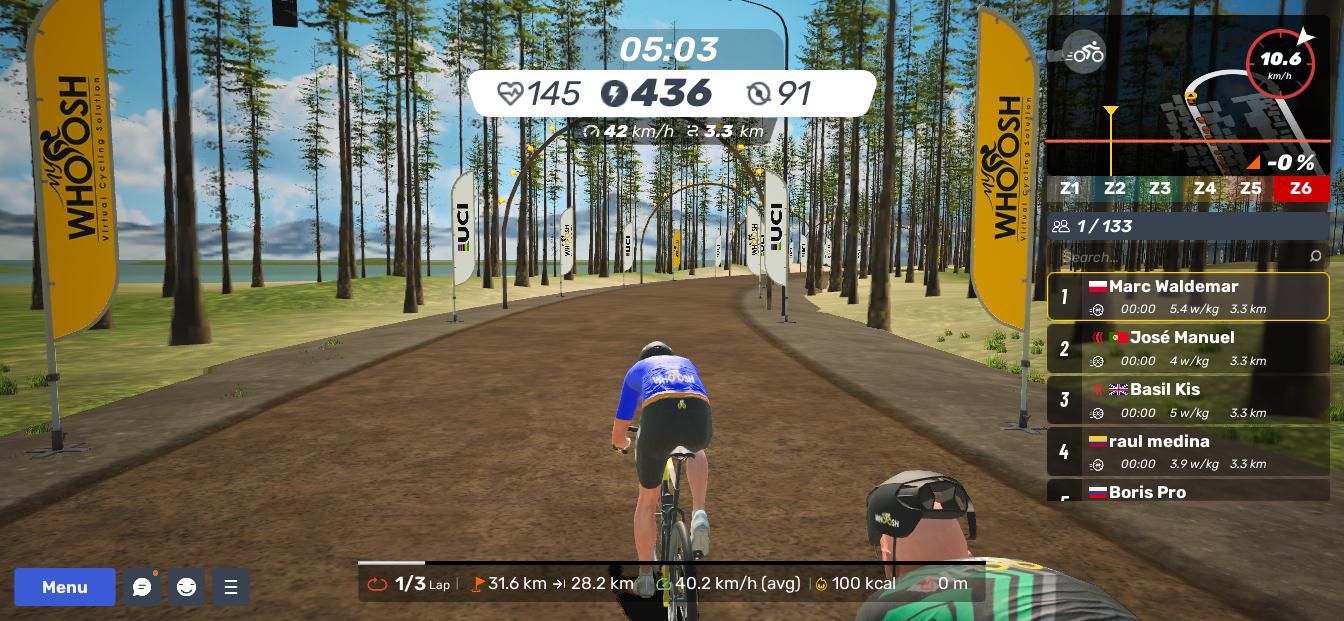Click the cyclist camera icon on minimap
Image resolution: width=1344 pixels, height=621 pixels.
[x=1083, y=53]
